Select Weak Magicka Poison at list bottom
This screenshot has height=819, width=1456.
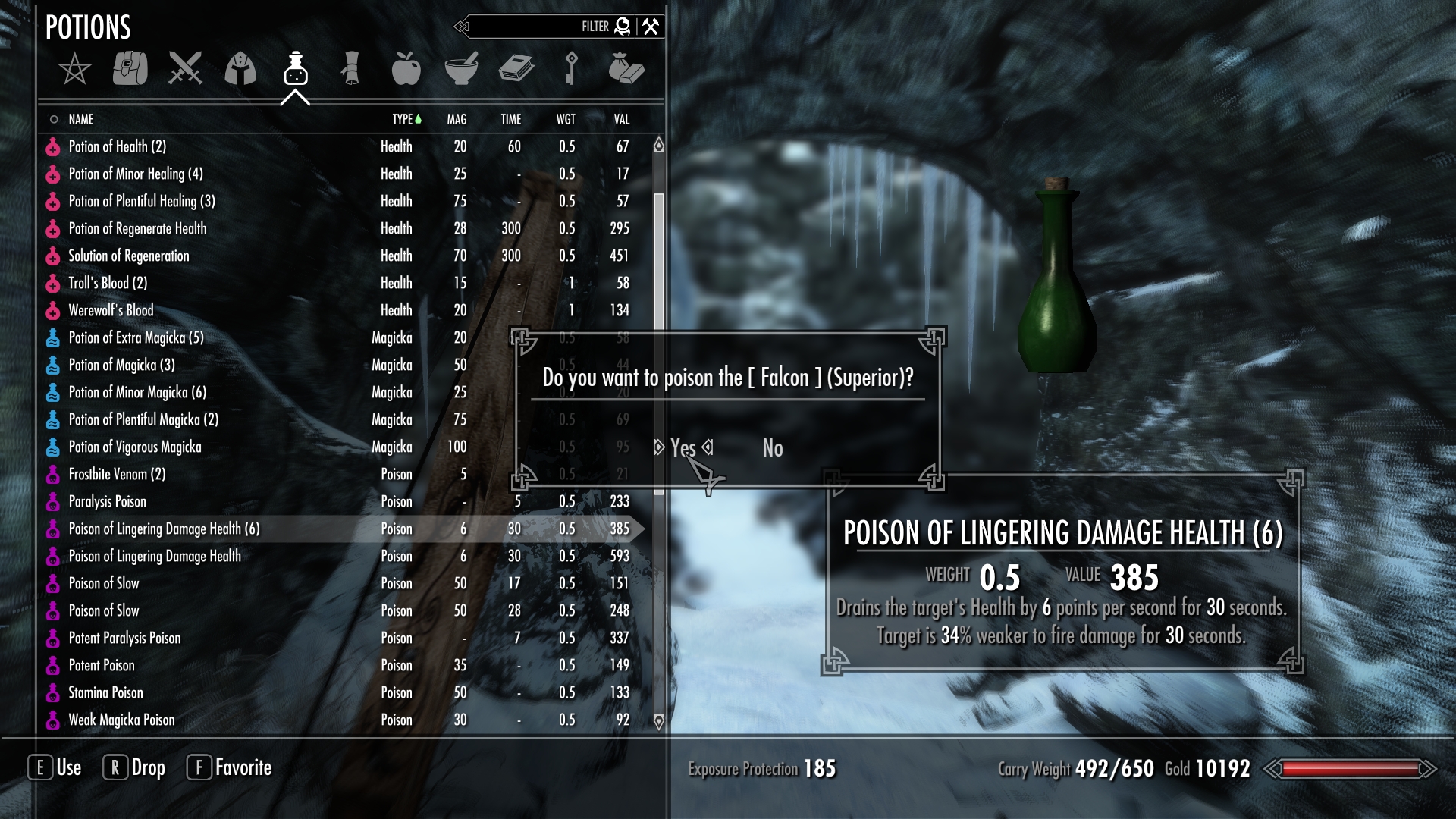[121, 720]
